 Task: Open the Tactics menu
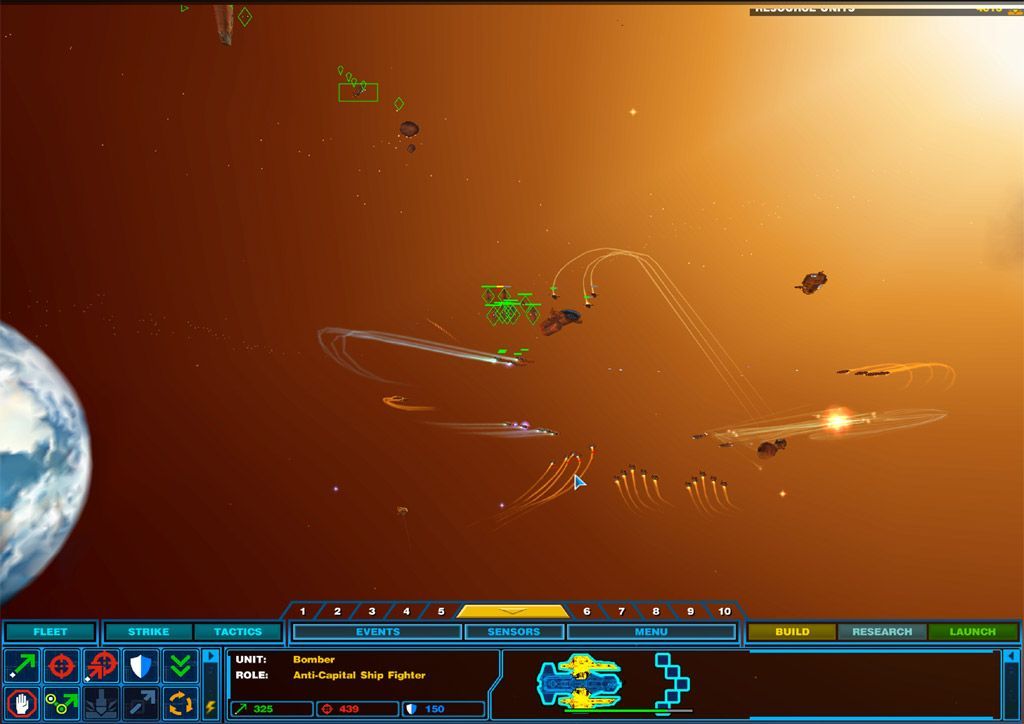pyautogui.click(x=238, y=632)
